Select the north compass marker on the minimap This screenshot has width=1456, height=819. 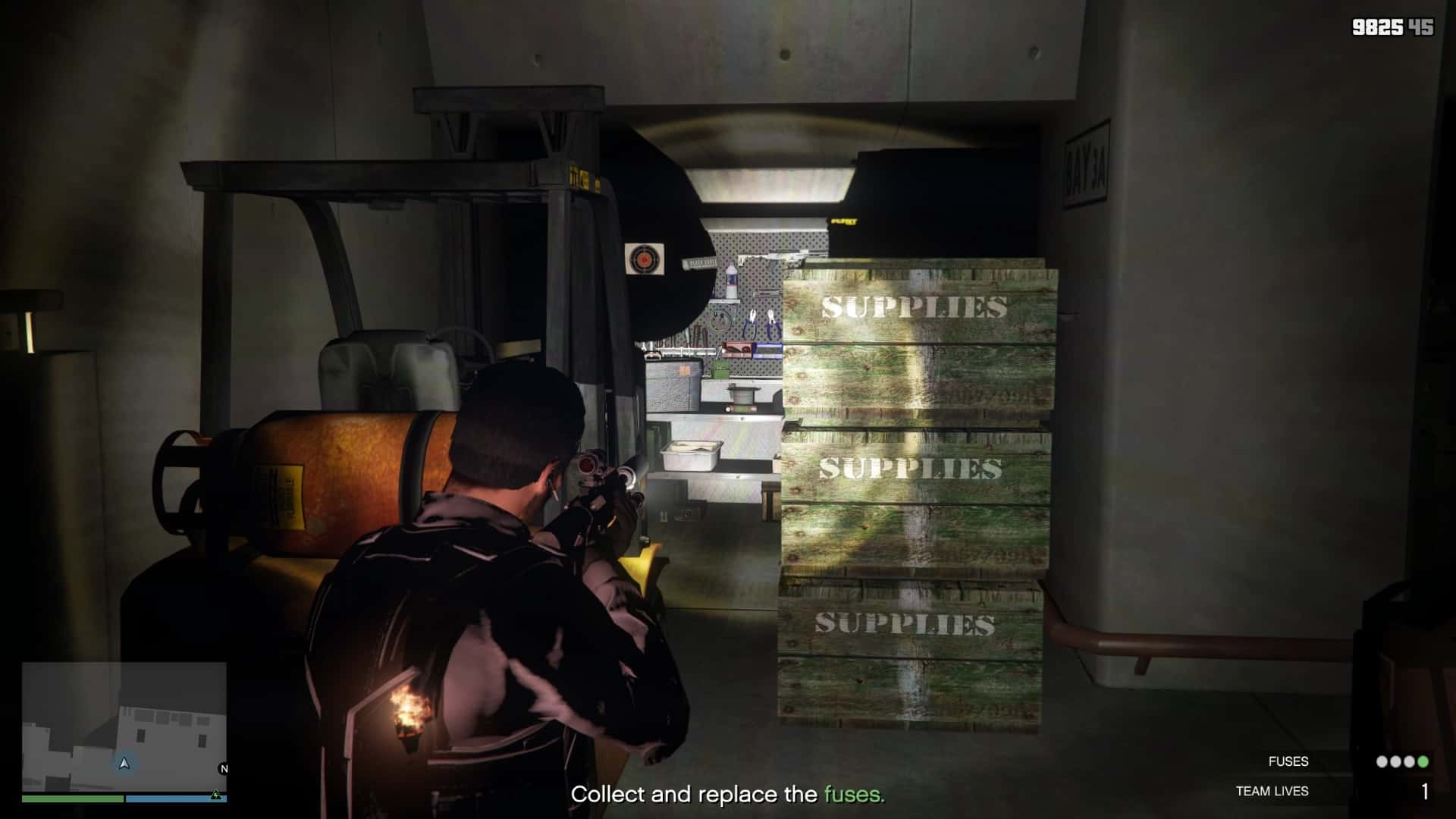[223, 767]
